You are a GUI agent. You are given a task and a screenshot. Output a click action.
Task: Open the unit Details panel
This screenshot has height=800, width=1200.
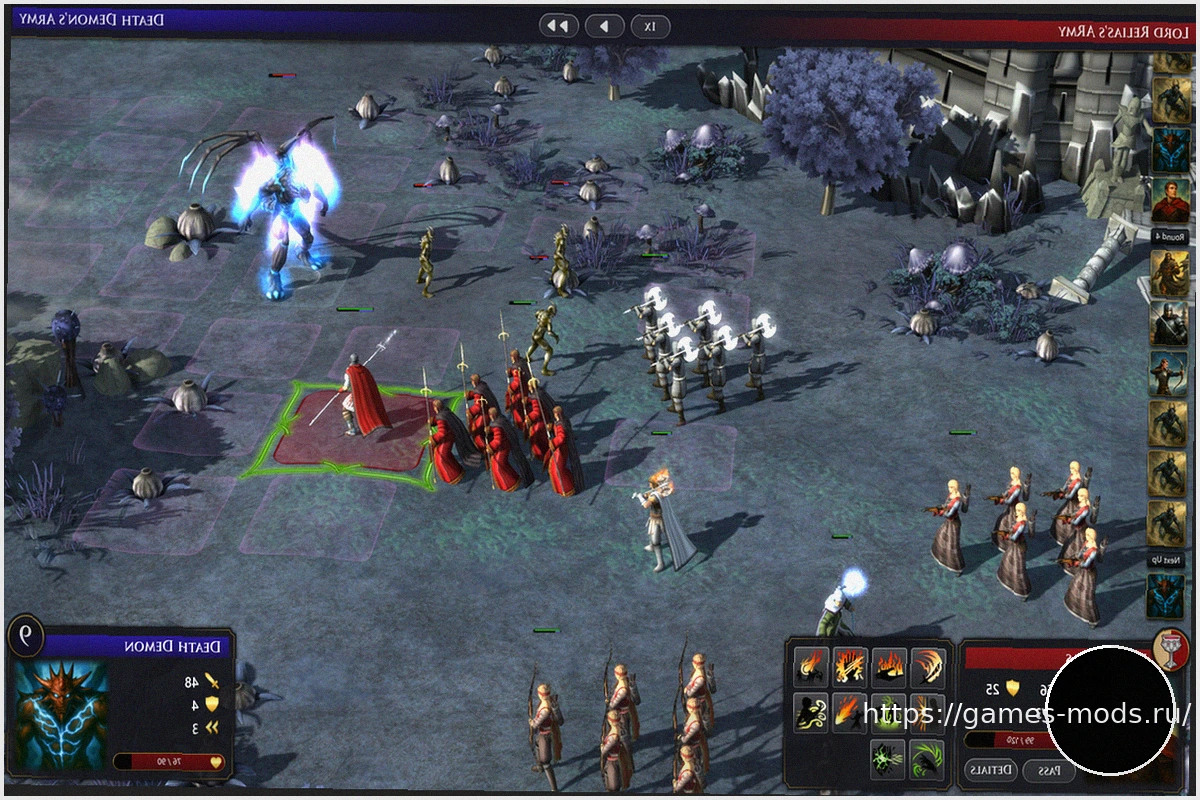991,770
